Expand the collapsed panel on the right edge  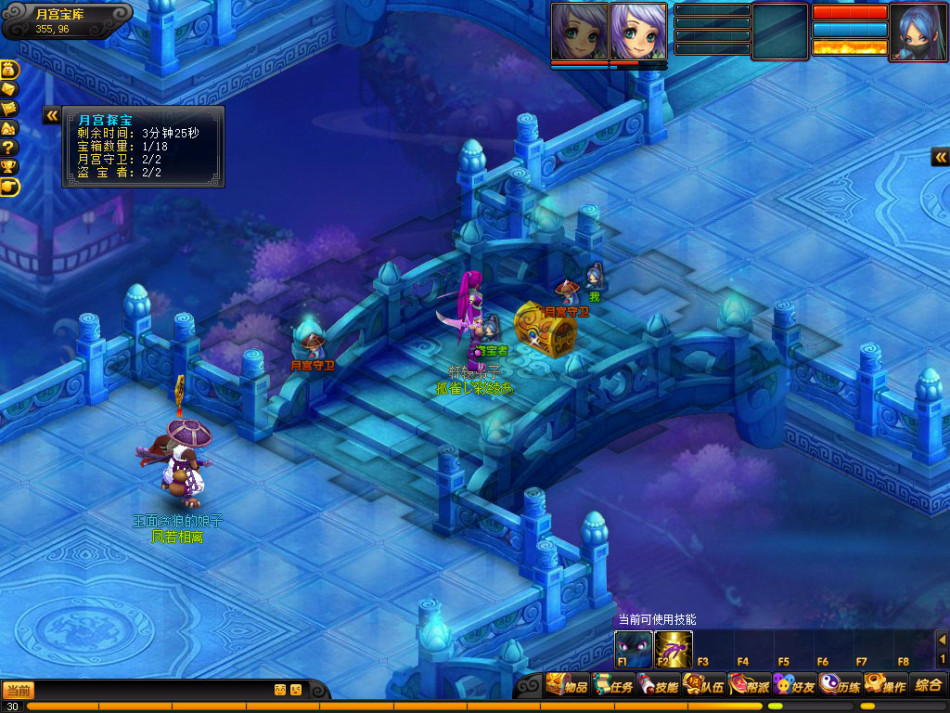(x=940, y=157)
